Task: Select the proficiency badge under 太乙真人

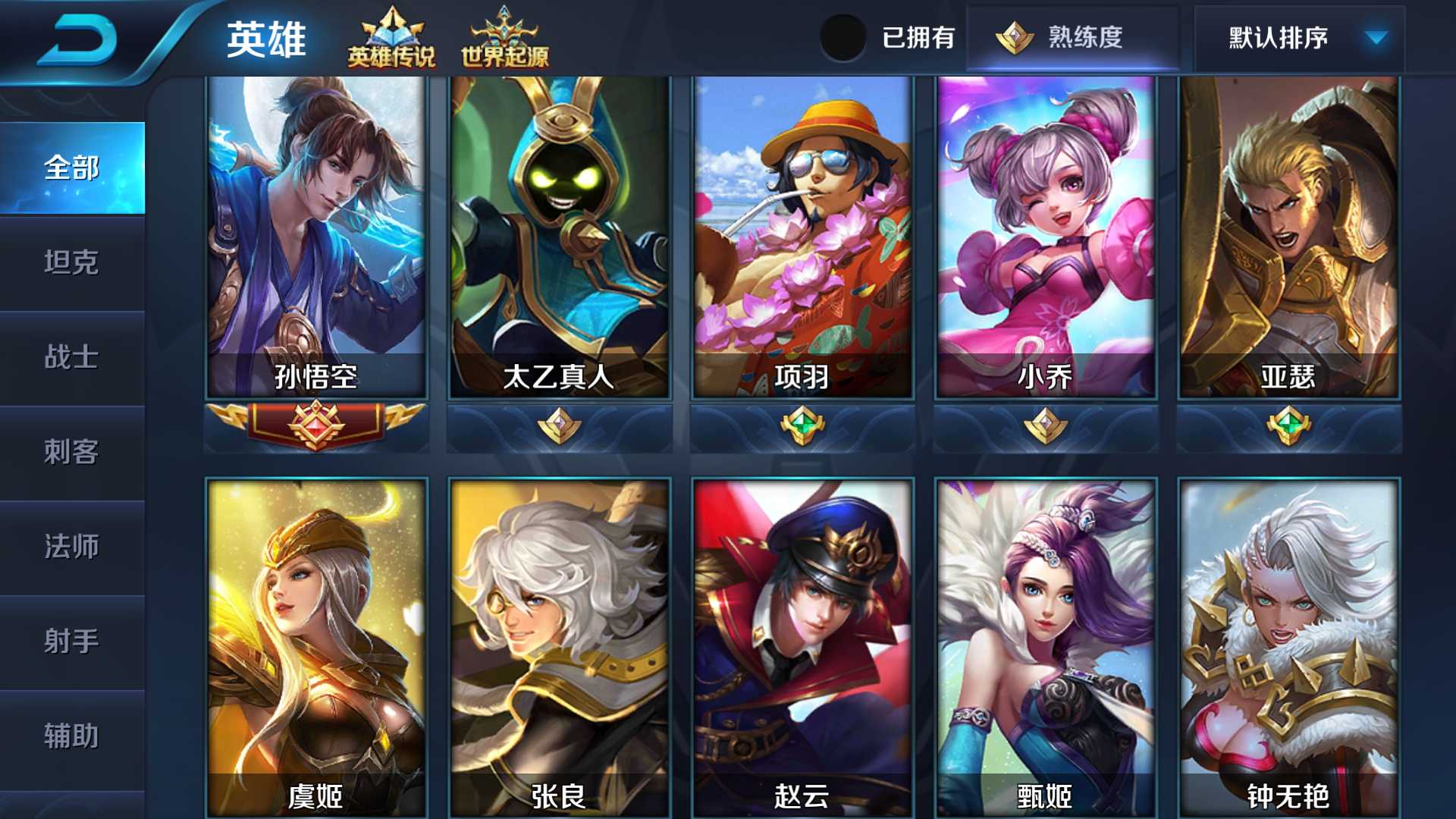Action: (559, 426)
